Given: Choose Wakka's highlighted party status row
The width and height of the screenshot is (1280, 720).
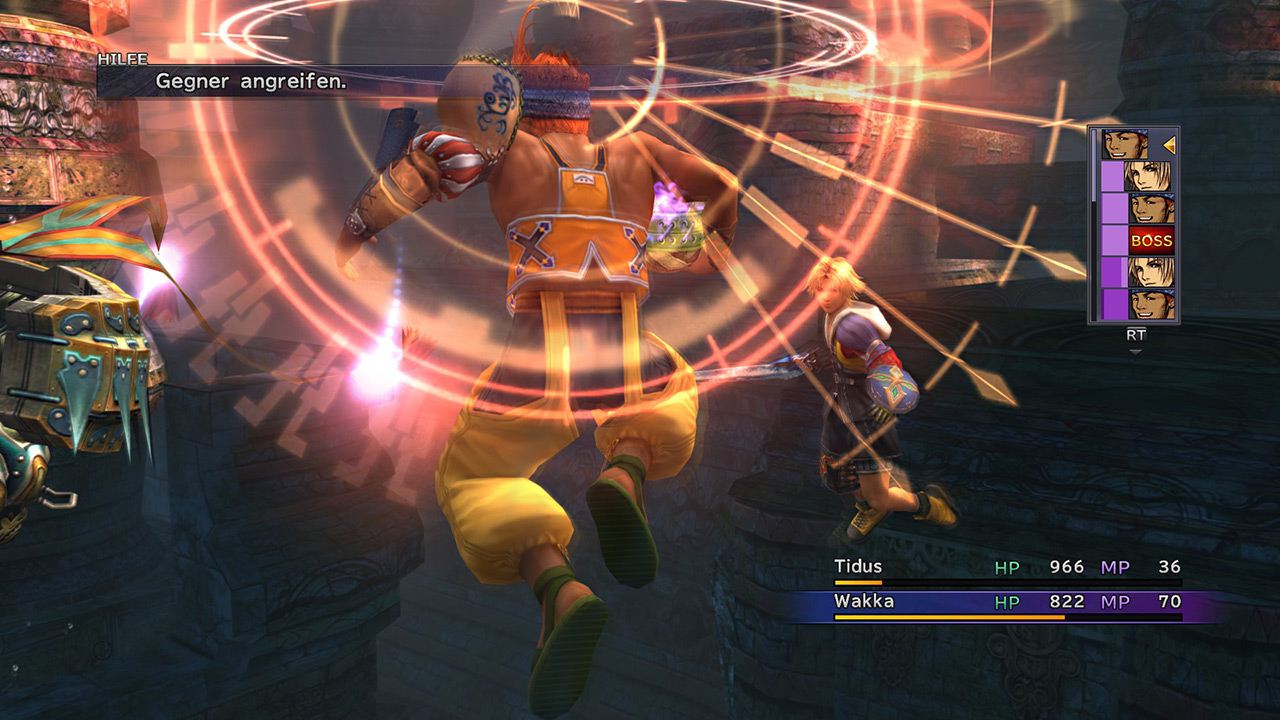Looking at the screenshot, I should point(1006,602).
